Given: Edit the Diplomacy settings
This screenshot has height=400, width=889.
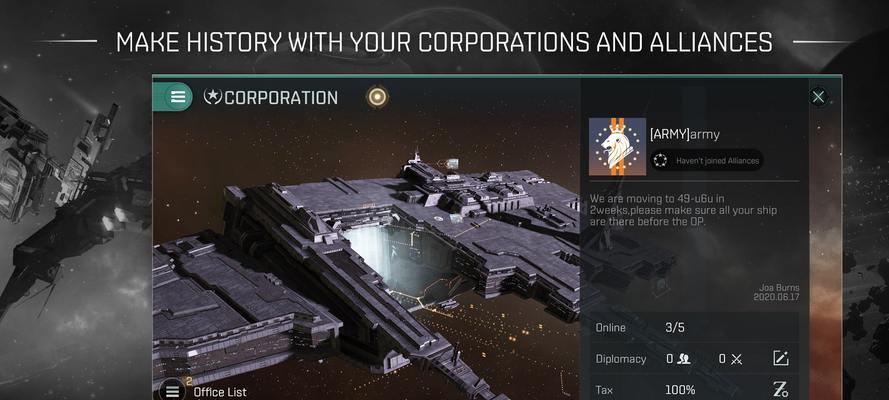Looking at the screenshot, I should pos(781,358).
